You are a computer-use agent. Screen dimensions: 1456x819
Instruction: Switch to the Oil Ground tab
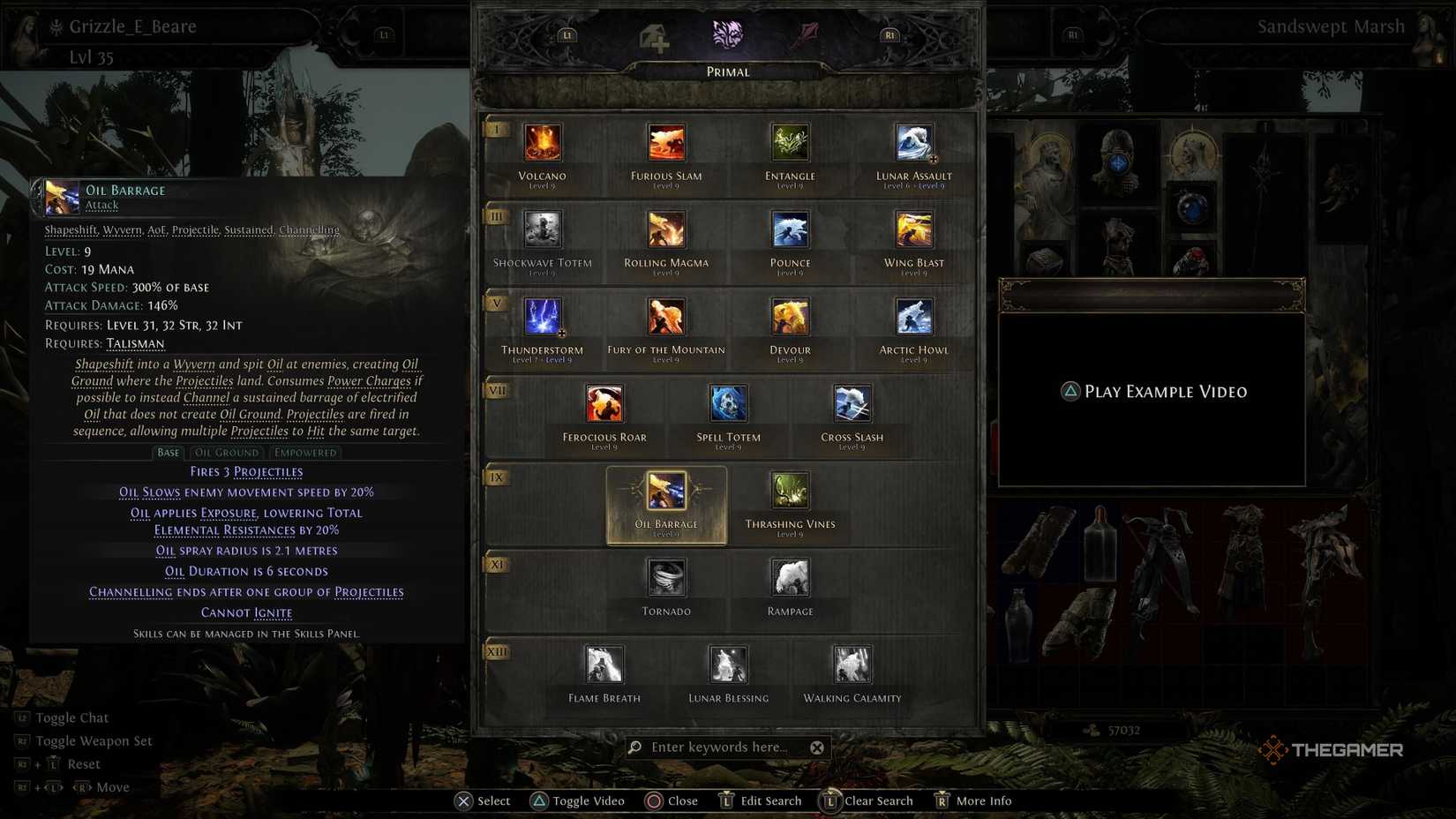click(x=227, y=452)
